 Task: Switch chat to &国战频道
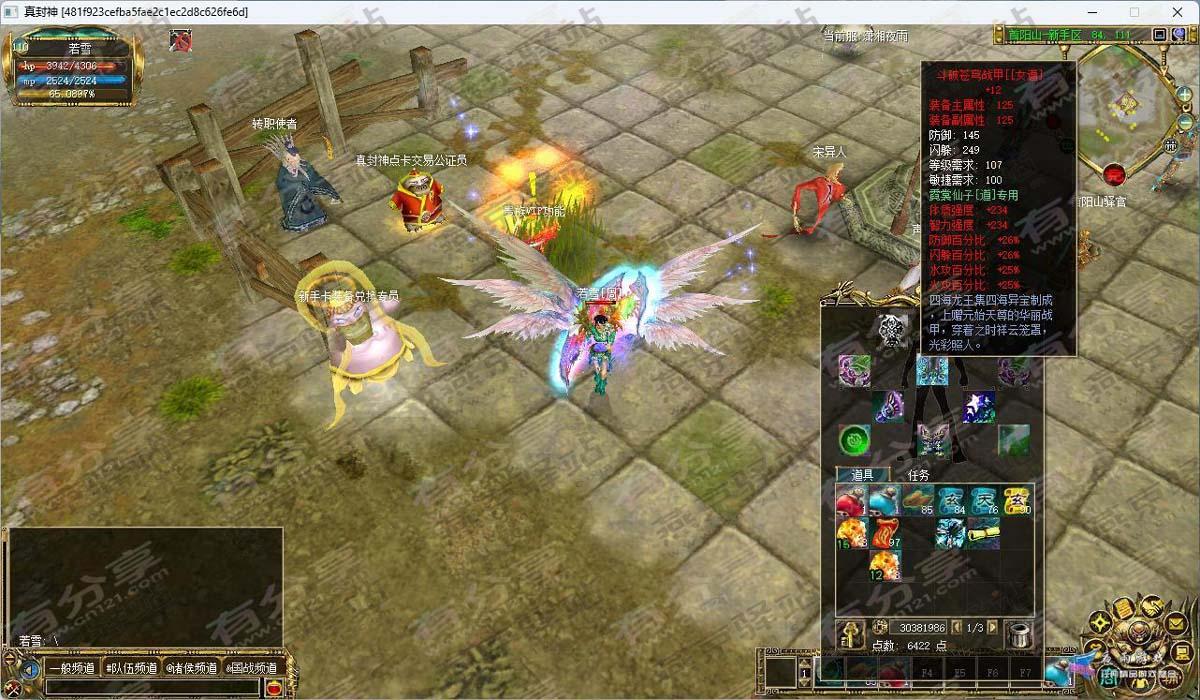(x=252, y=668)
